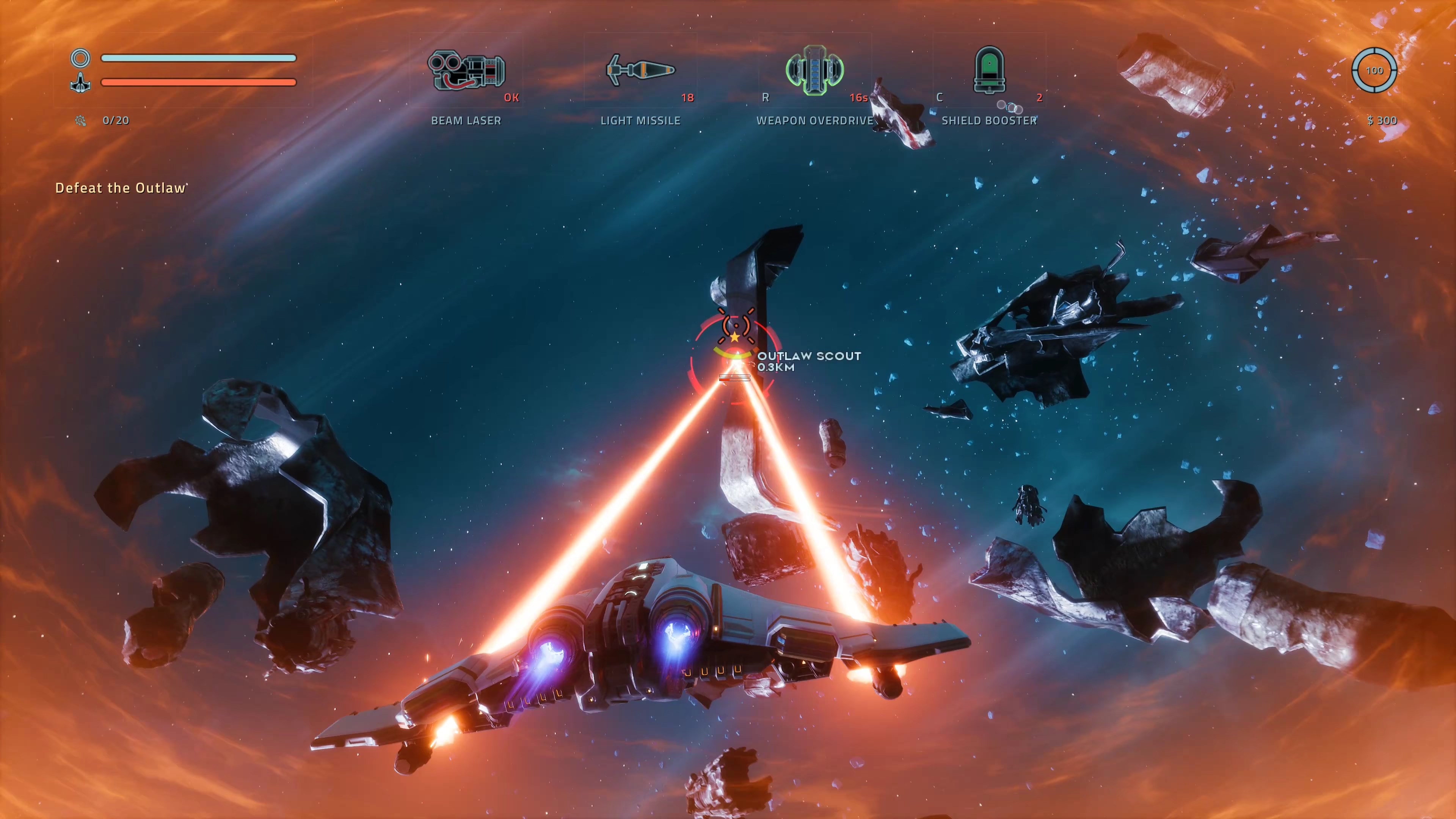
Task: Choose the Light Missile weapon icon
Action: click(640, 70)
